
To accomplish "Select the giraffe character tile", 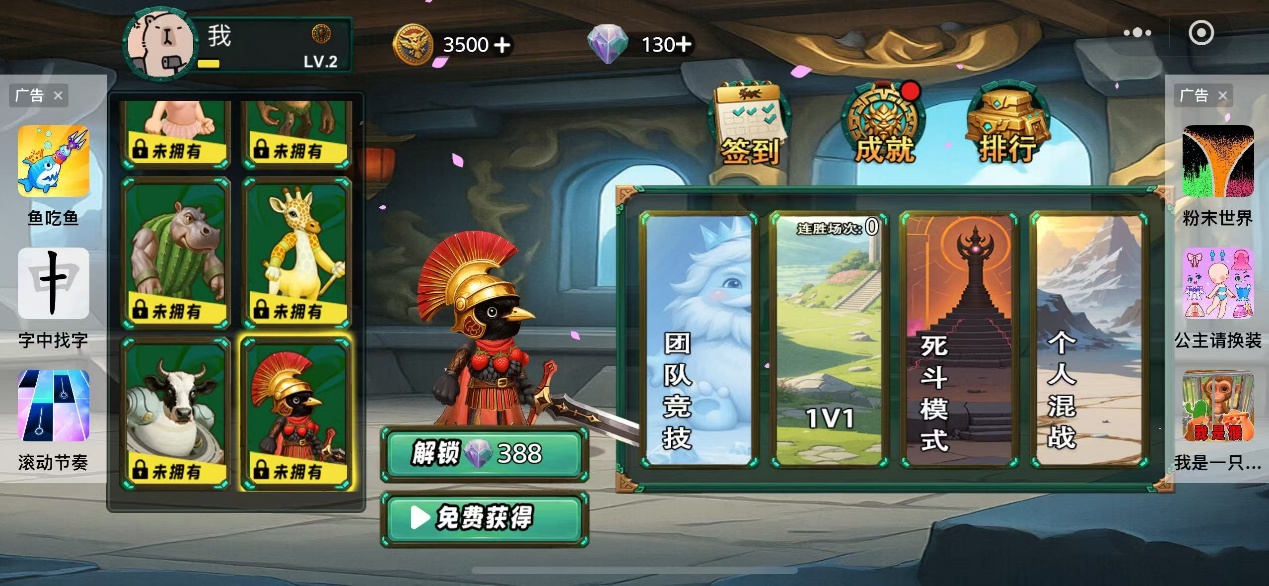I will pyautogui.click(x=297, y=252).
